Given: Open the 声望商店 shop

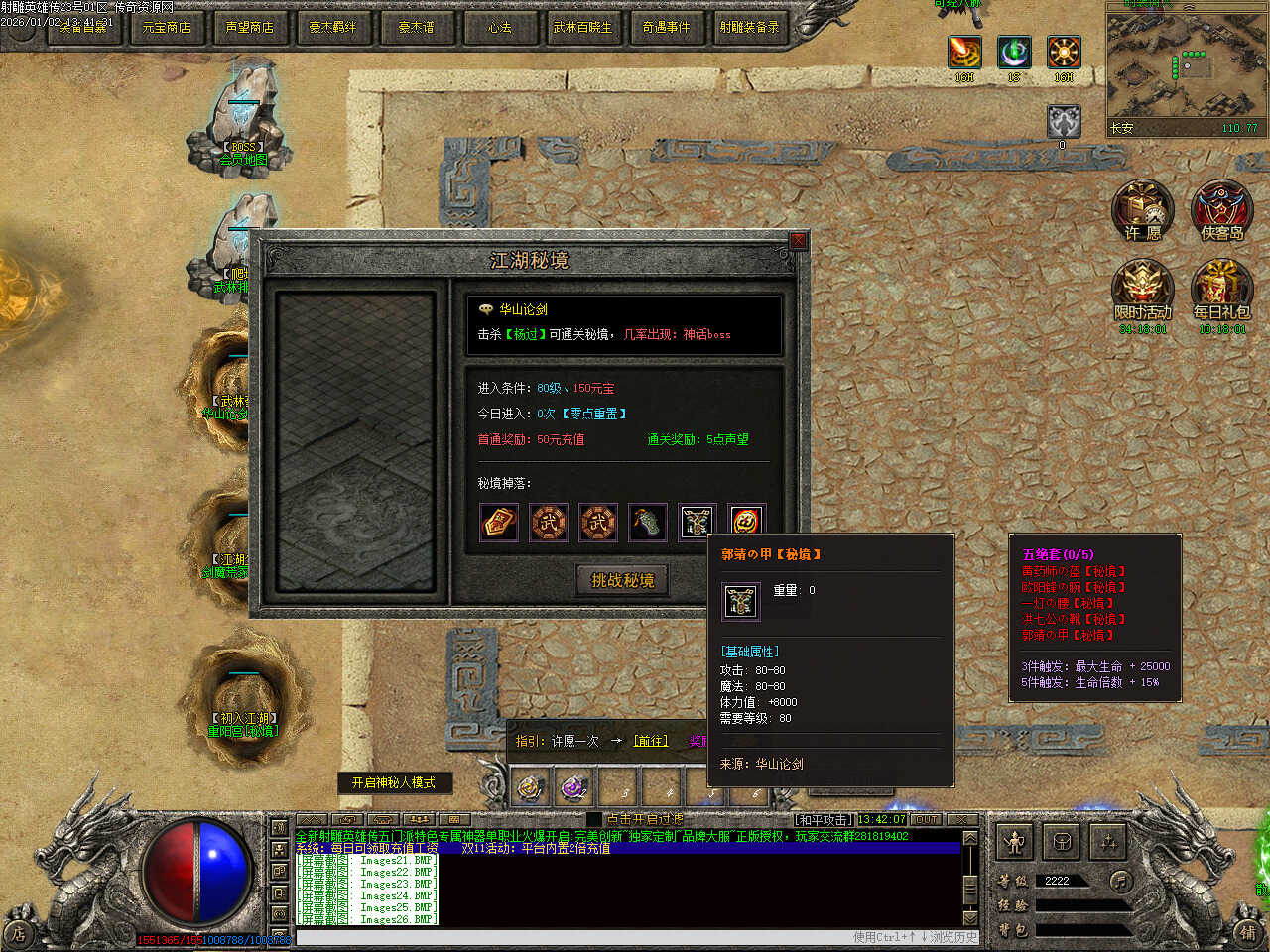Looking at the screenshot, I should point(249,27).
